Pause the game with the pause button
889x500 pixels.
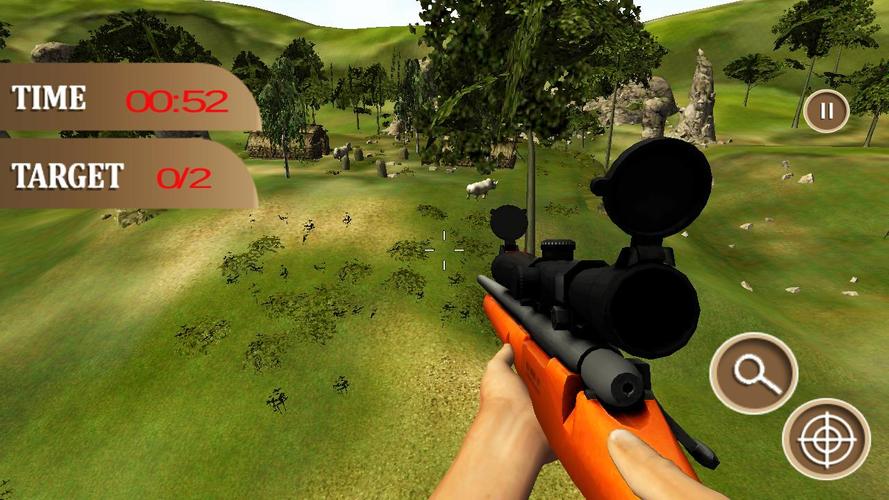pos(826,111)
